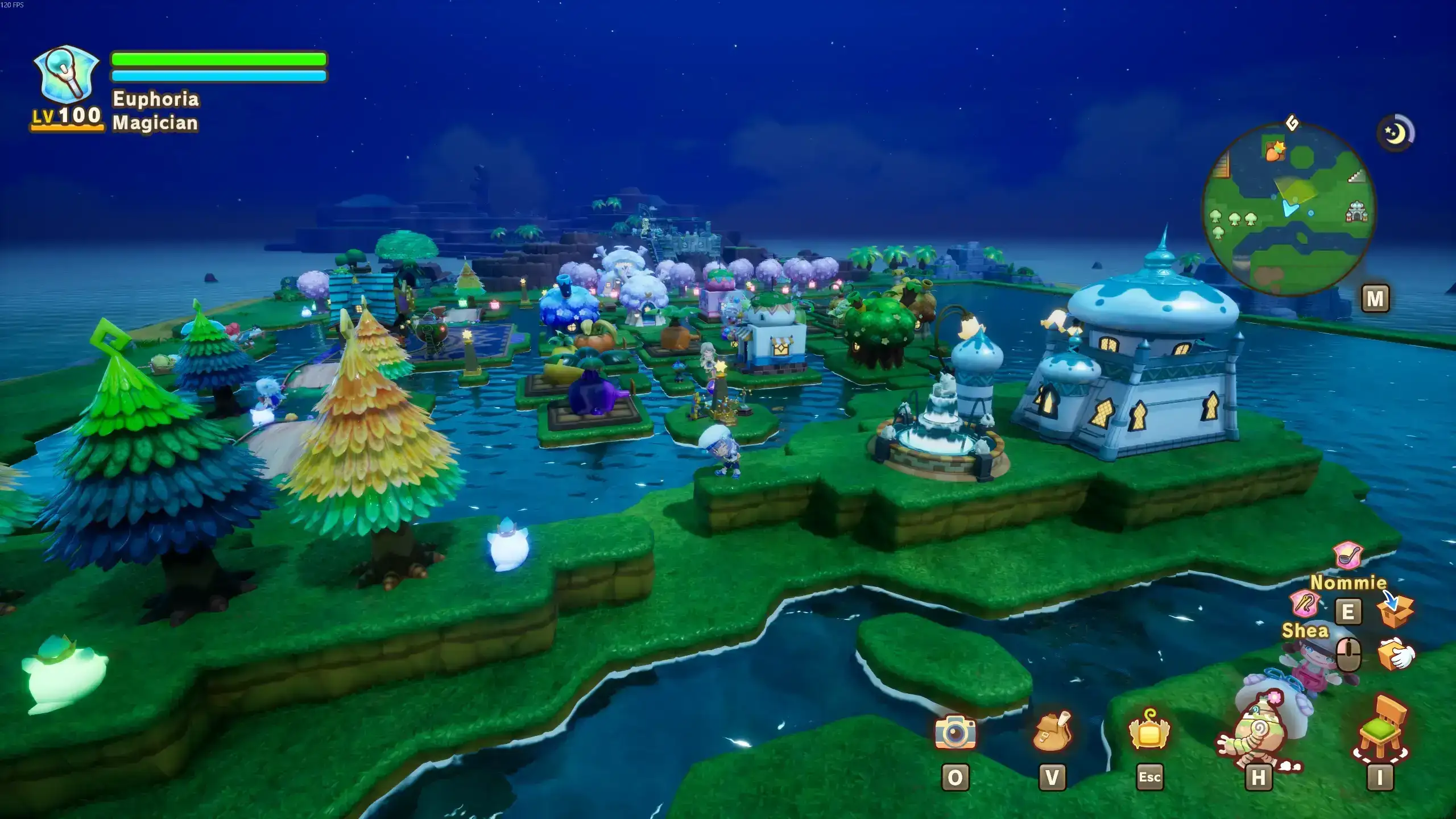The height and width of the screenshot is (819, 1456).
Task: Open the circular minimap
Action: click(1288, 209)
